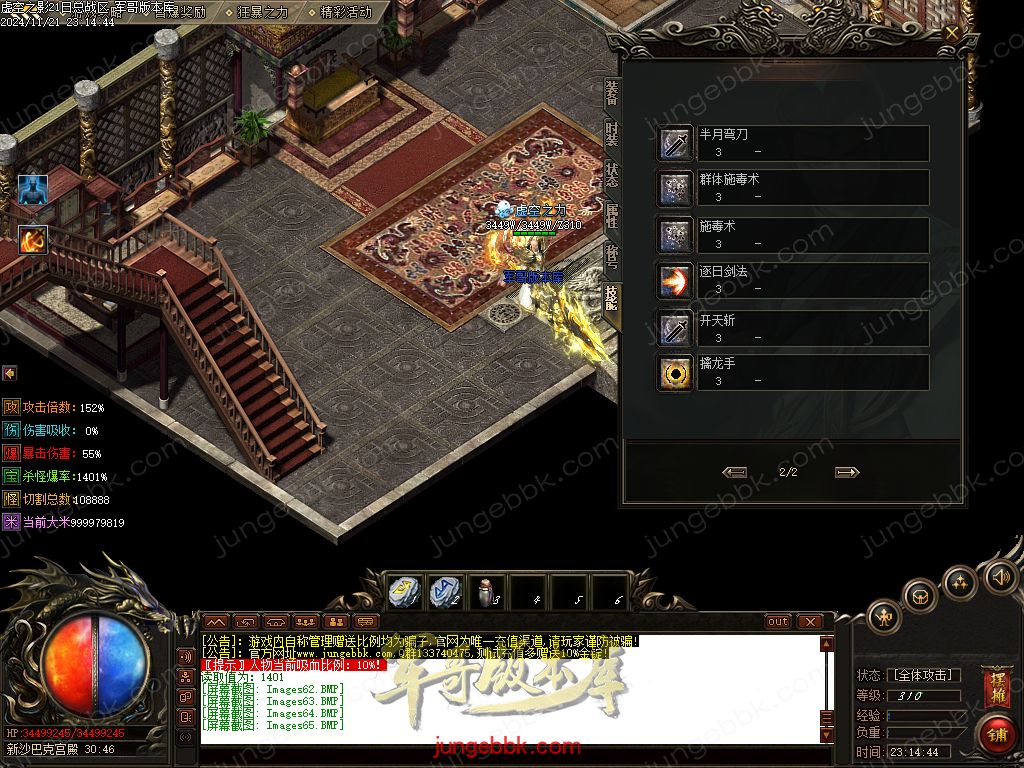
Task: Close the chat window with X
Action: point(809,621)
